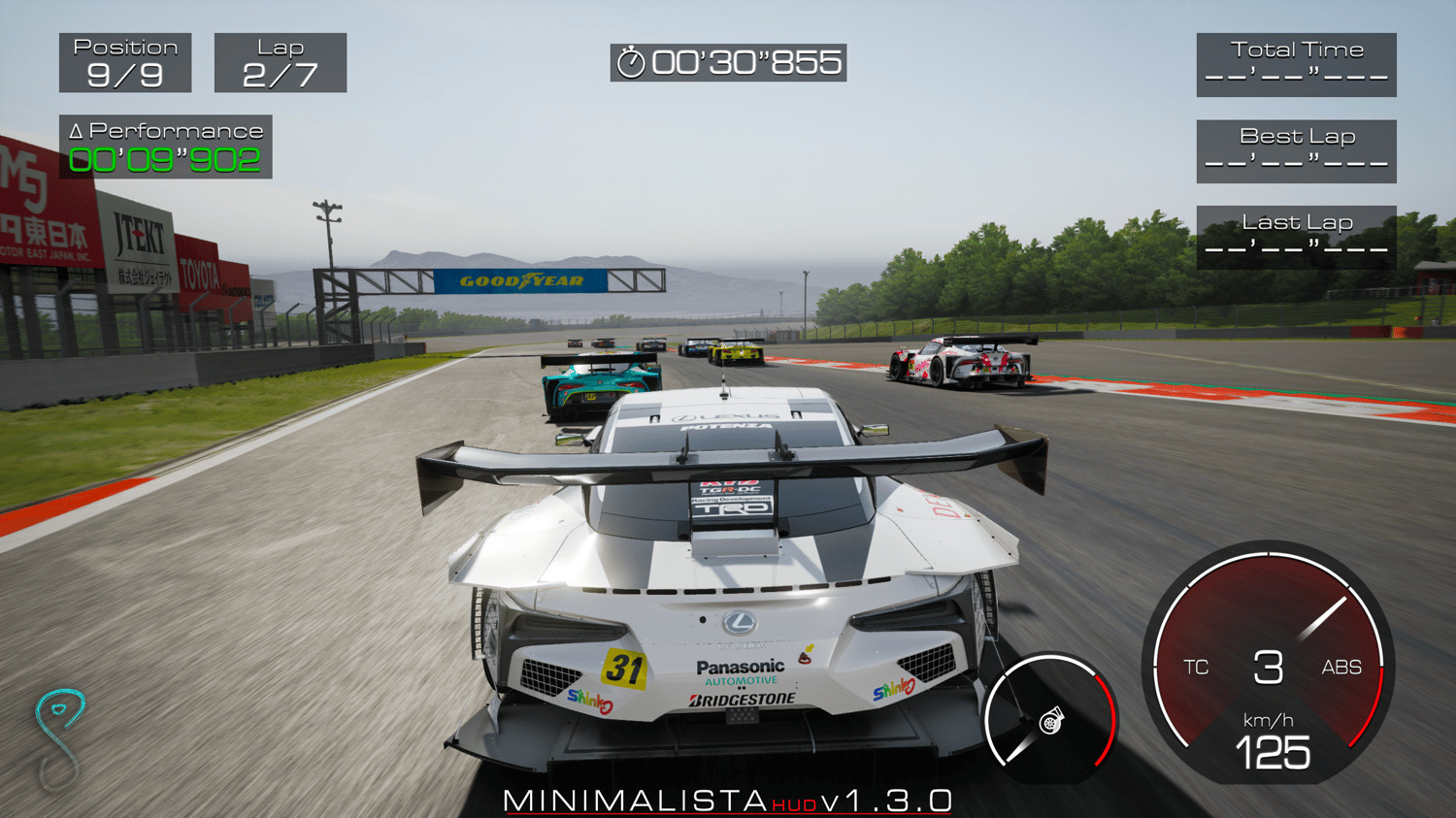Screen dimensions: 1456x818
Task: Click the track layout minimap
Action: pos(59,737)
